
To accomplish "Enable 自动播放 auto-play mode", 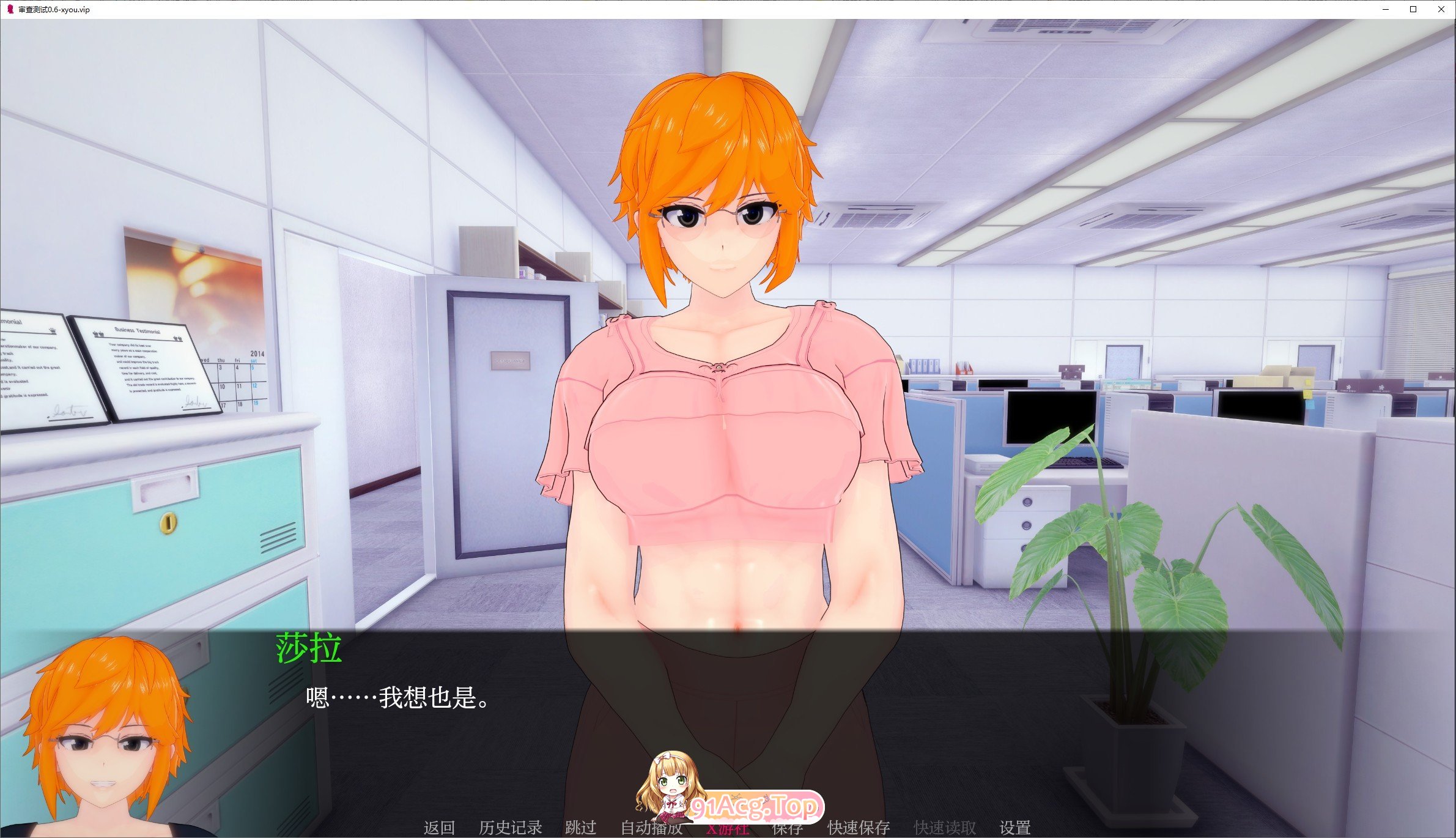I will click(652, 827).
